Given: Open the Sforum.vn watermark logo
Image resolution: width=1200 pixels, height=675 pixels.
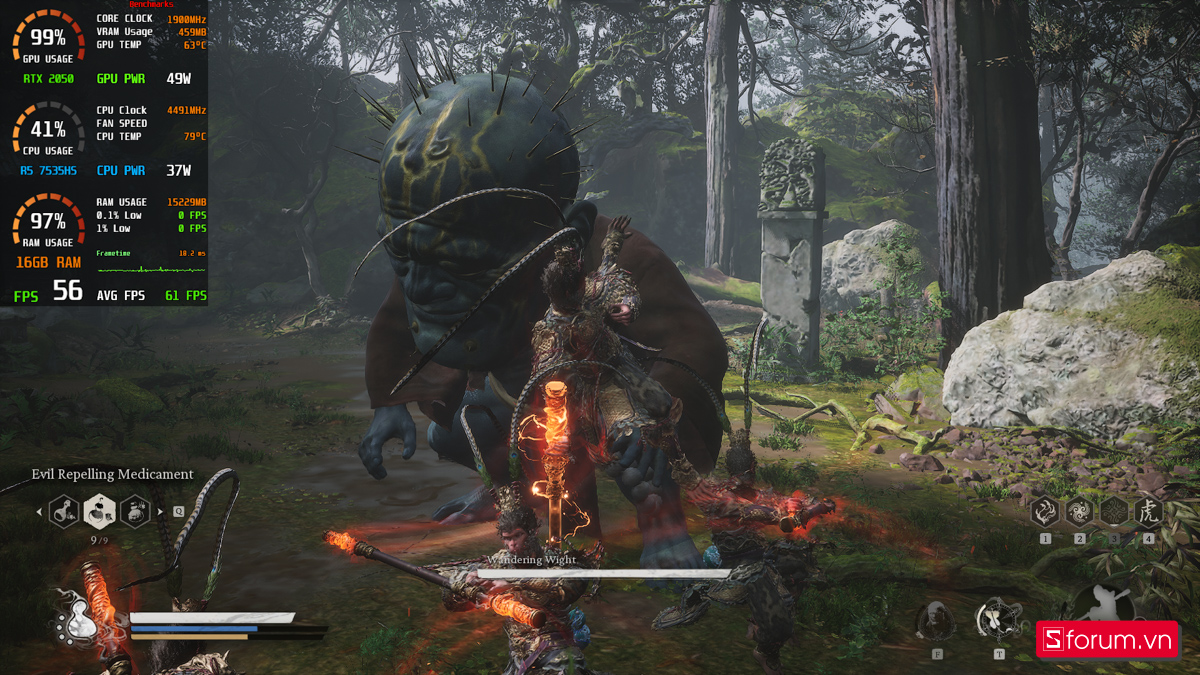Looking at the screenshot, I should point(1106,640).
